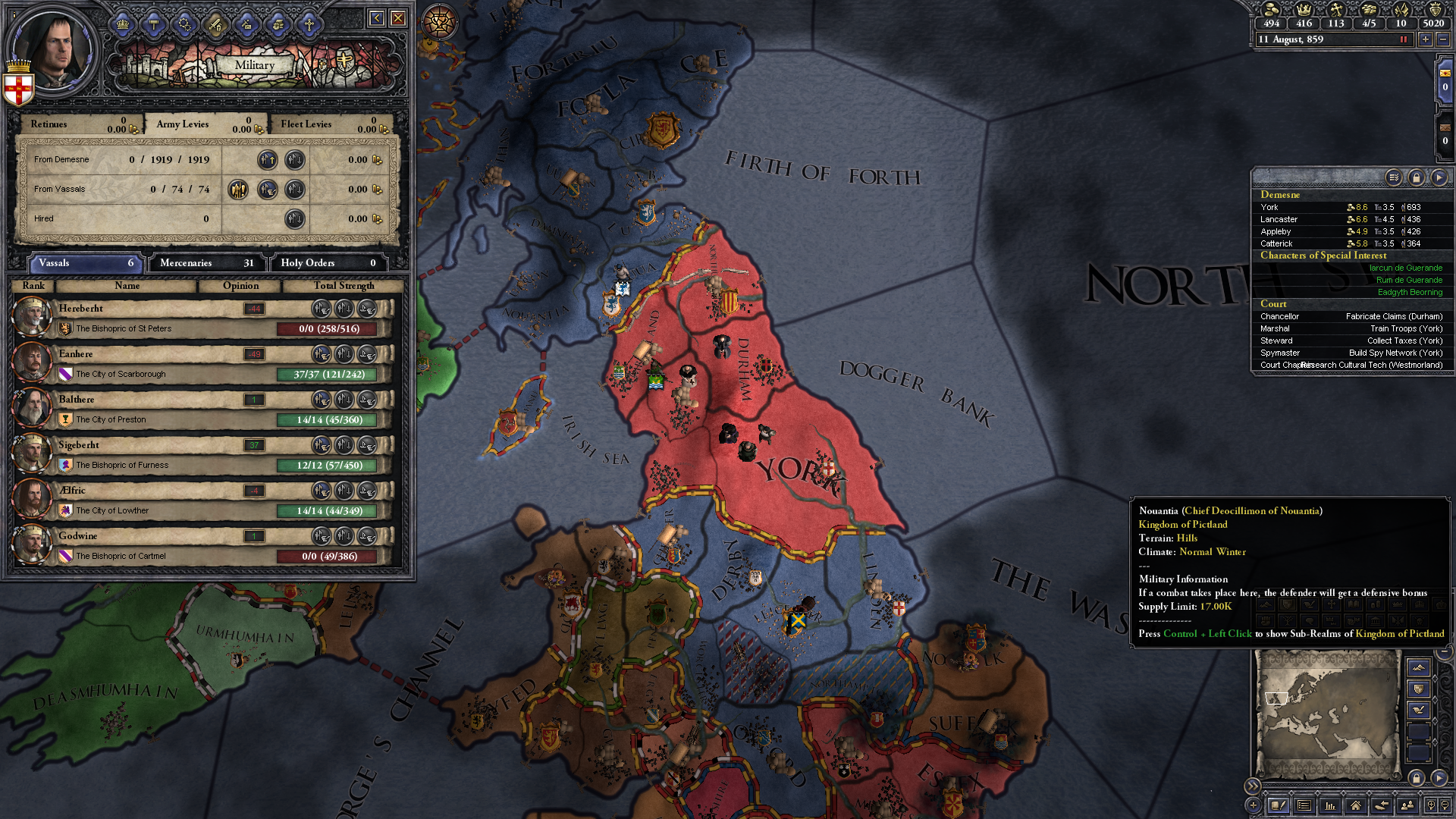Select the Council fist icon on character screen
This screenshot has height=819, width=1456.
point(278,24)
